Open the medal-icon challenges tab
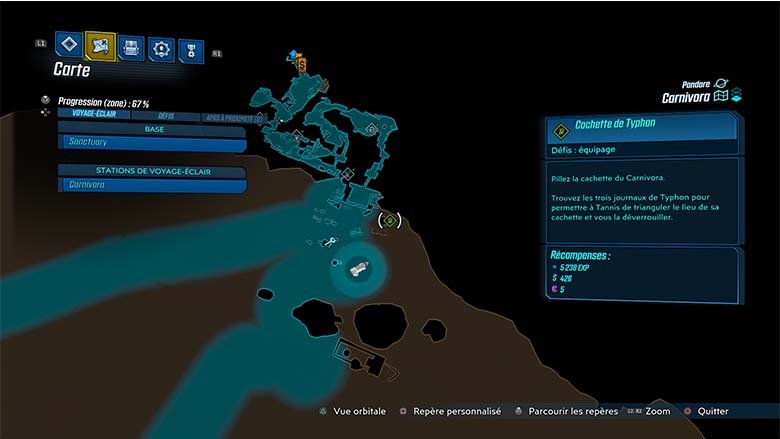Screen dimensions: 780x439 (x=190, y=50)
